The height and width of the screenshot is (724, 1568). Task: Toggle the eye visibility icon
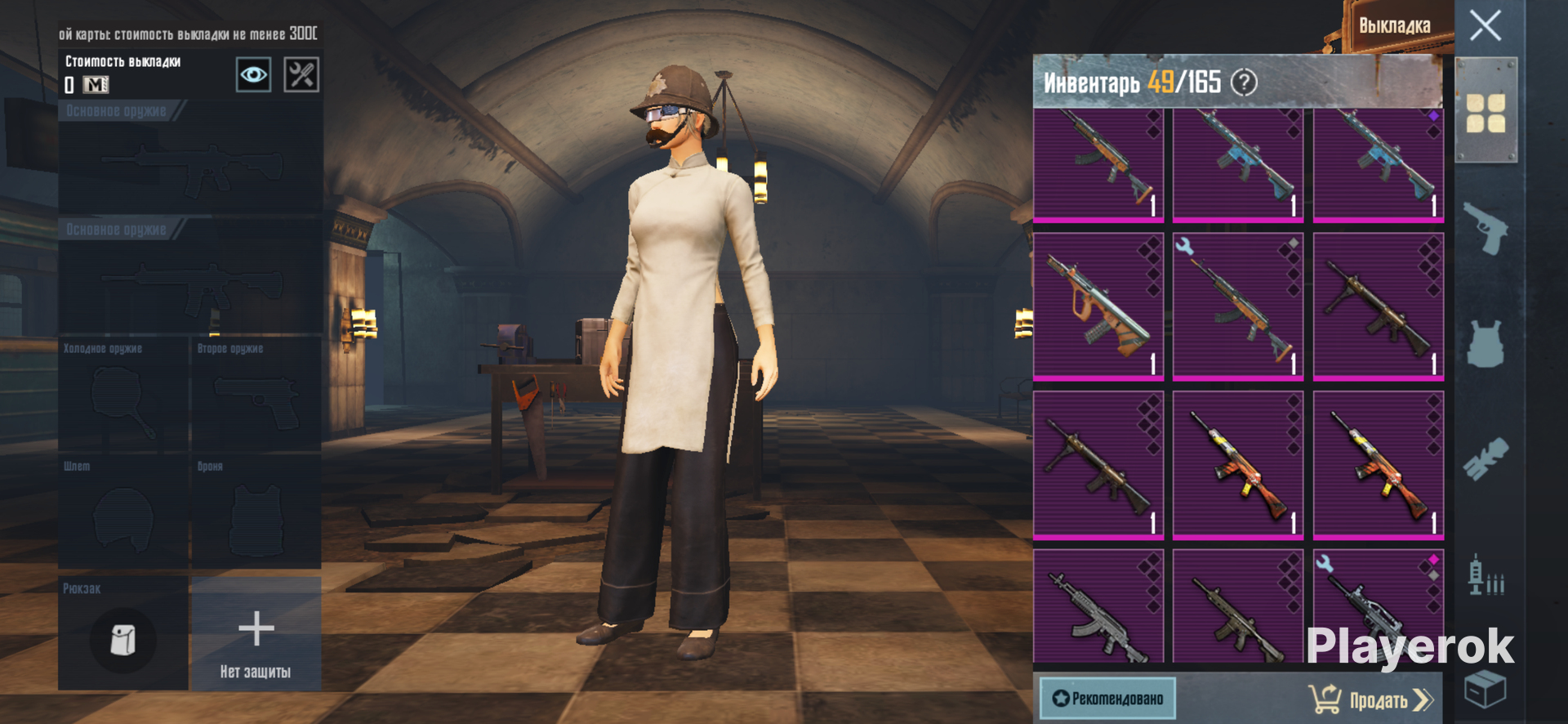253,75
